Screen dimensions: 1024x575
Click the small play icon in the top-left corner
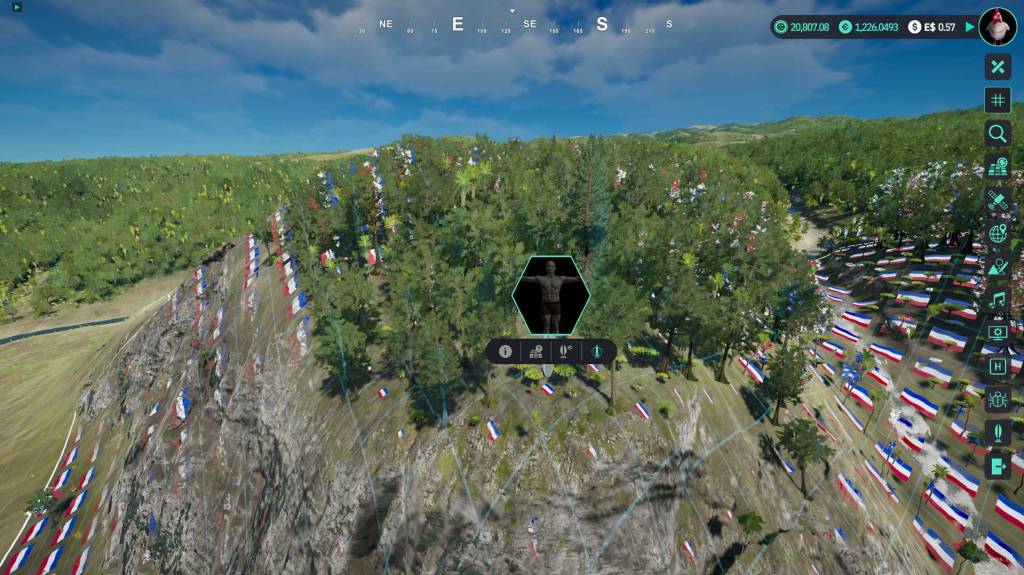pos(17,8)
